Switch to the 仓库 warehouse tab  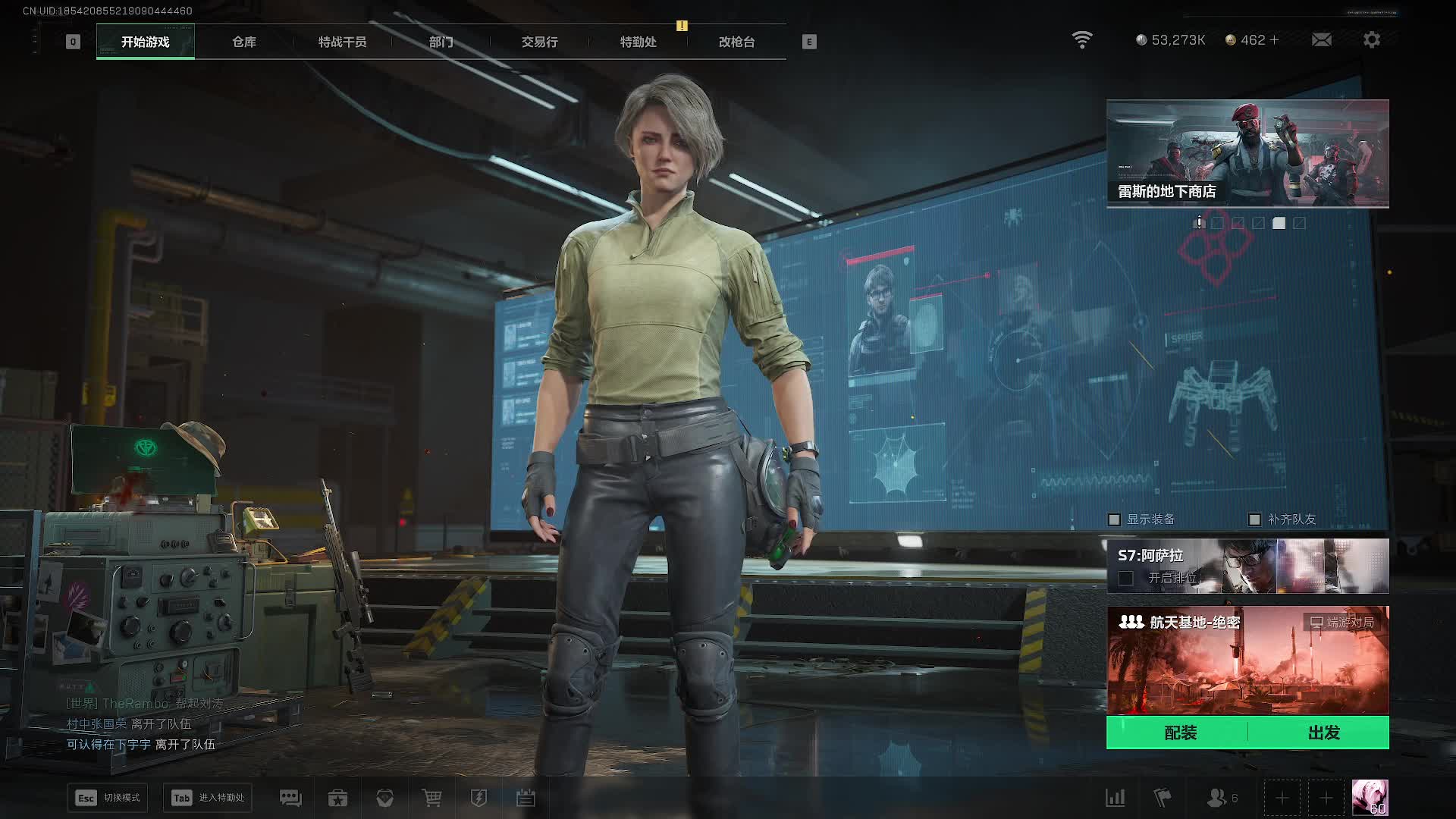click(x=244, y=42)
